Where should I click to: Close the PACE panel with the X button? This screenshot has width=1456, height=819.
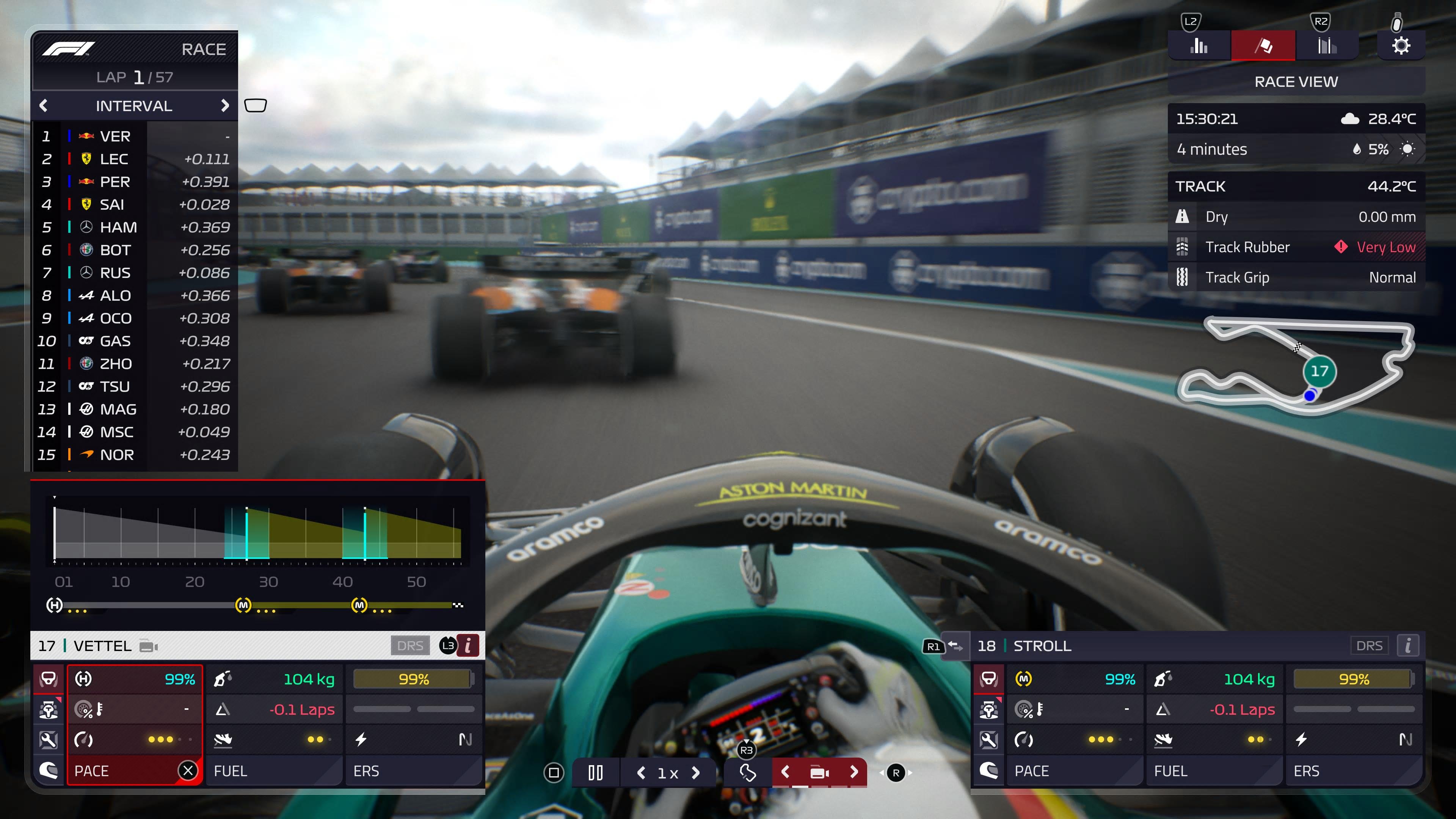pos(188,770)
